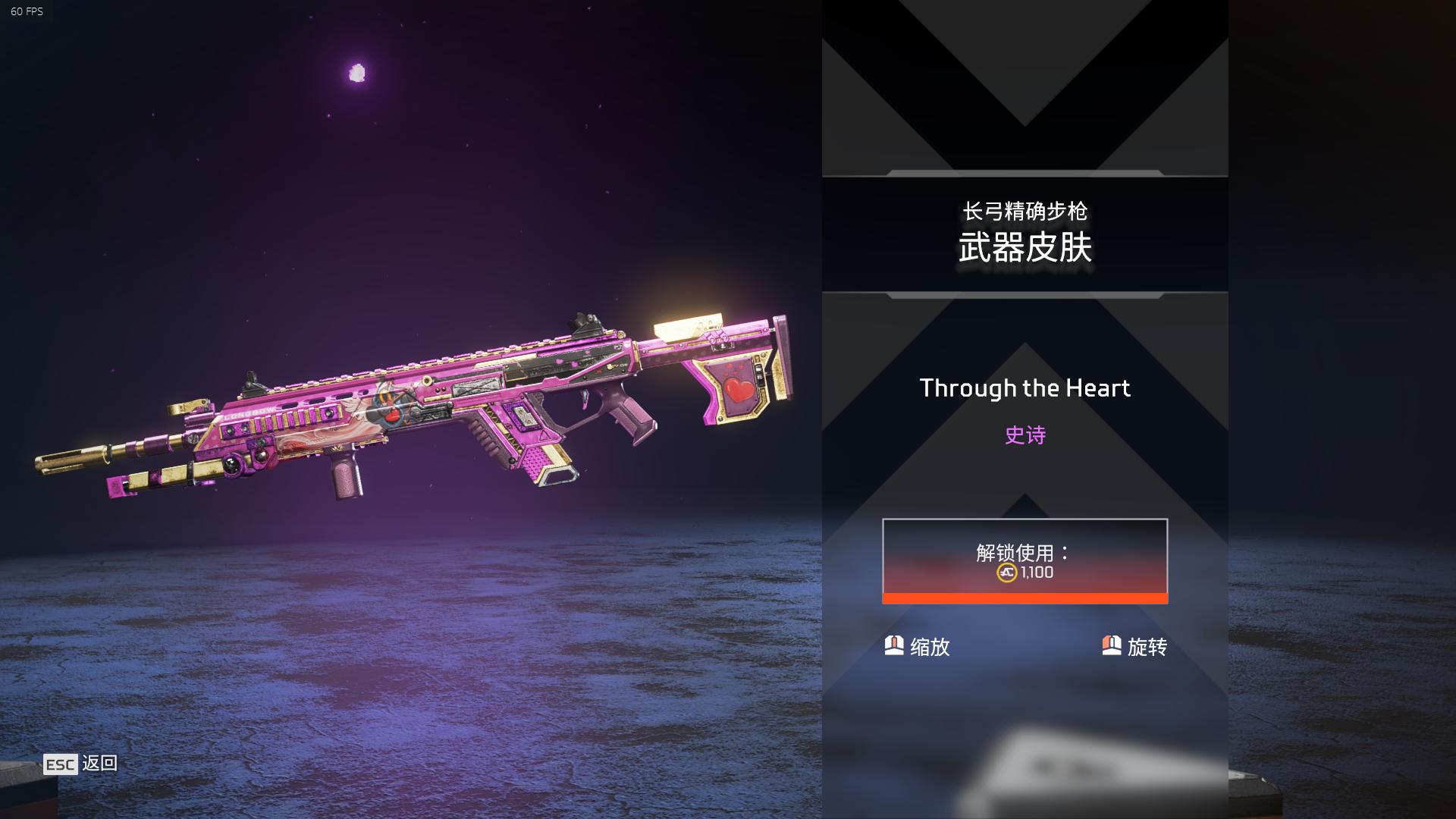This screenshot has width=1456, height=819.
Task: Go back with the 返回 button
Action: point(80,764)
